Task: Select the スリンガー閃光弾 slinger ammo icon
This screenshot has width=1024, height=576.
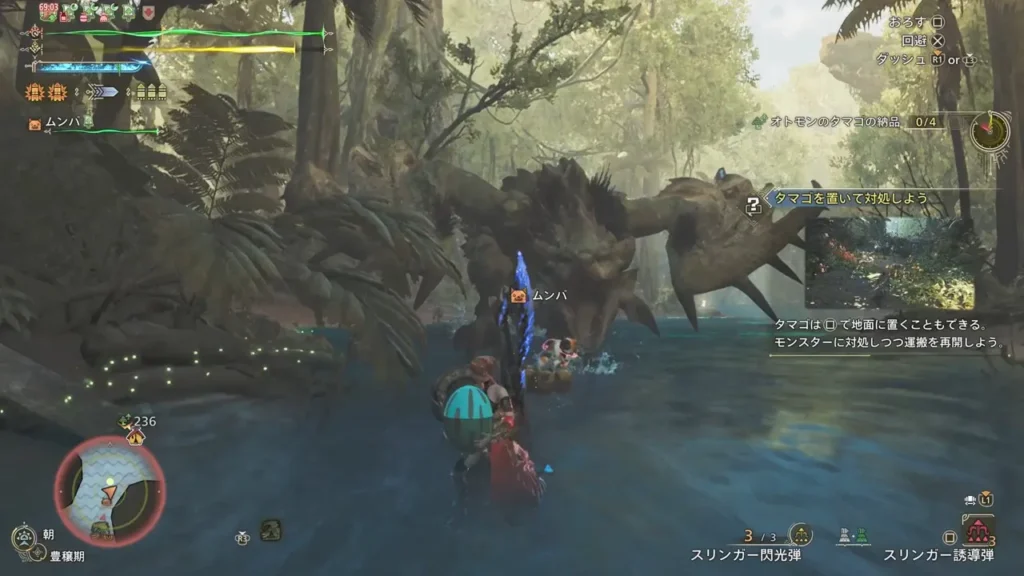Action: (800, 535)
